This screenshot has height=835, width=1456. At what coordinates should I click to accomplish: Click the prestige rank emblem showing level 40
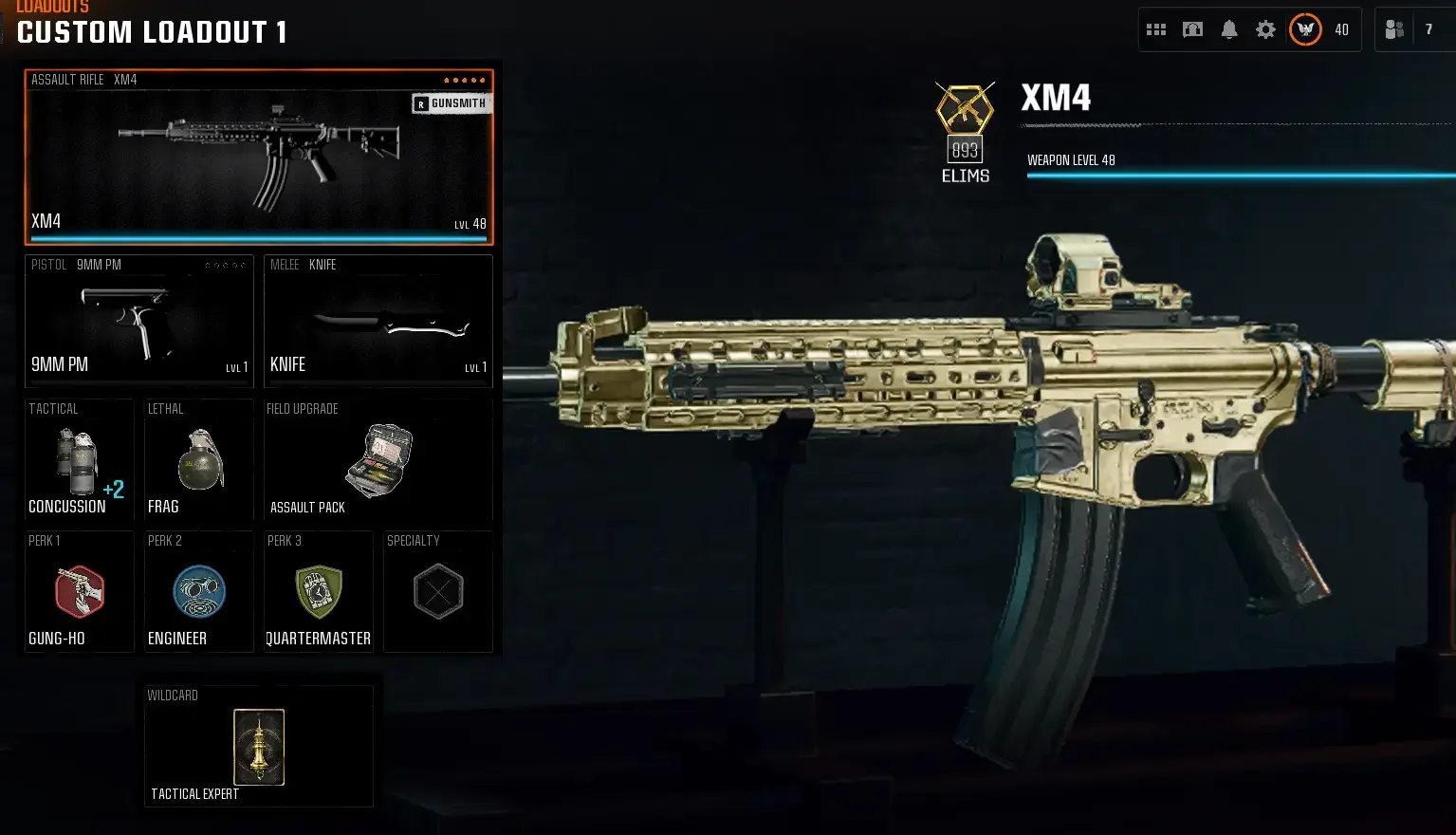pyautogui.click(x=1304, y=28)
